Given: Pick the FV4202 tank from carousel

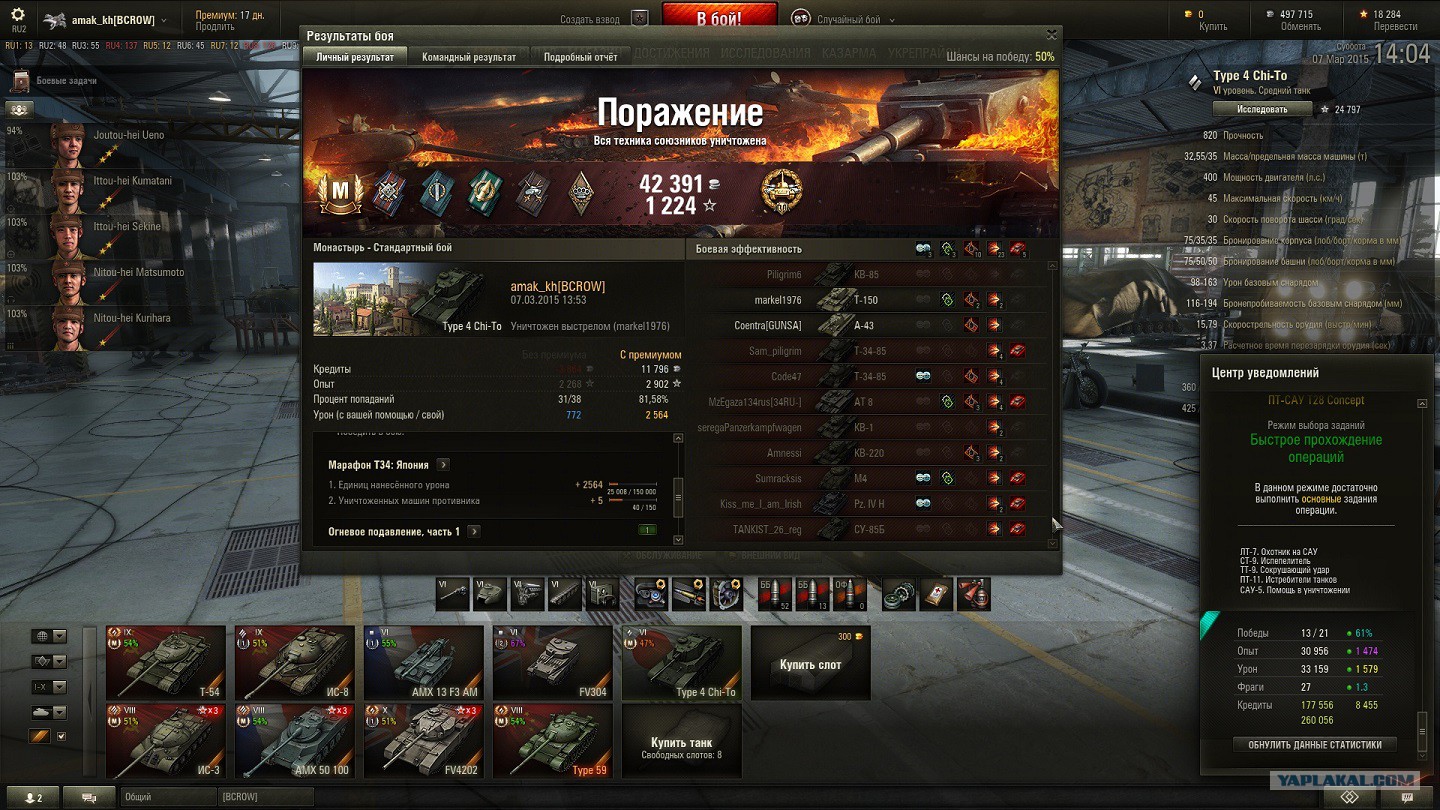Looking at the screenshot, I should tap(424, 741).
